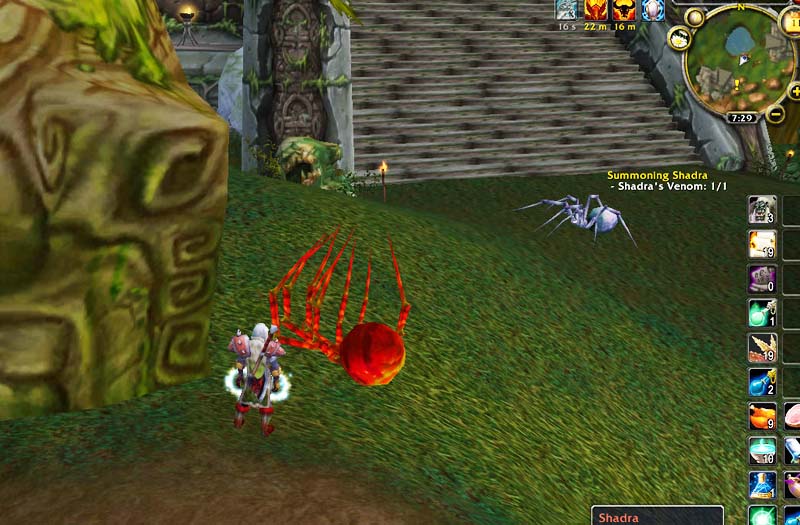
Task: Drink the blue potion with count 2
Action: point(762,382)
